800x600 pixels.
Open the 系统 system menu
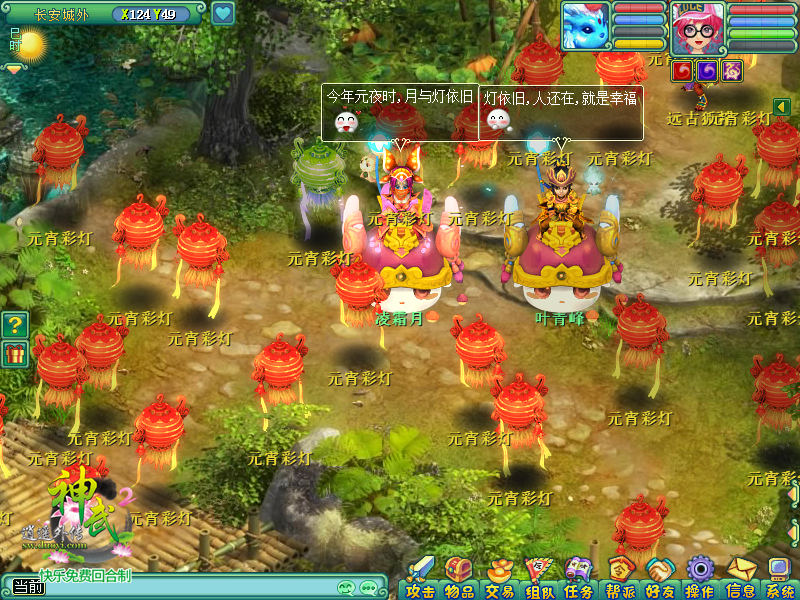[x=779, y=576]
